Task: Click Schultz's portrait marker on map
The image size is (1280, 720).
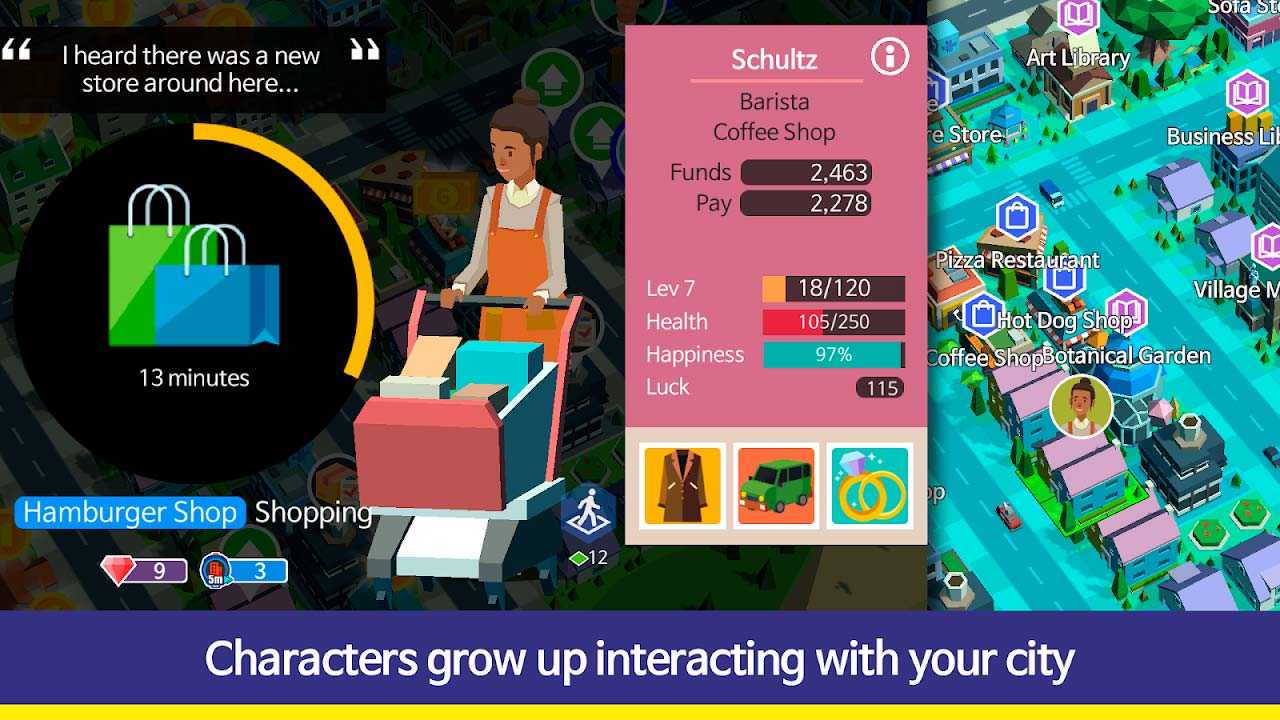Action: coord(1081,407)
